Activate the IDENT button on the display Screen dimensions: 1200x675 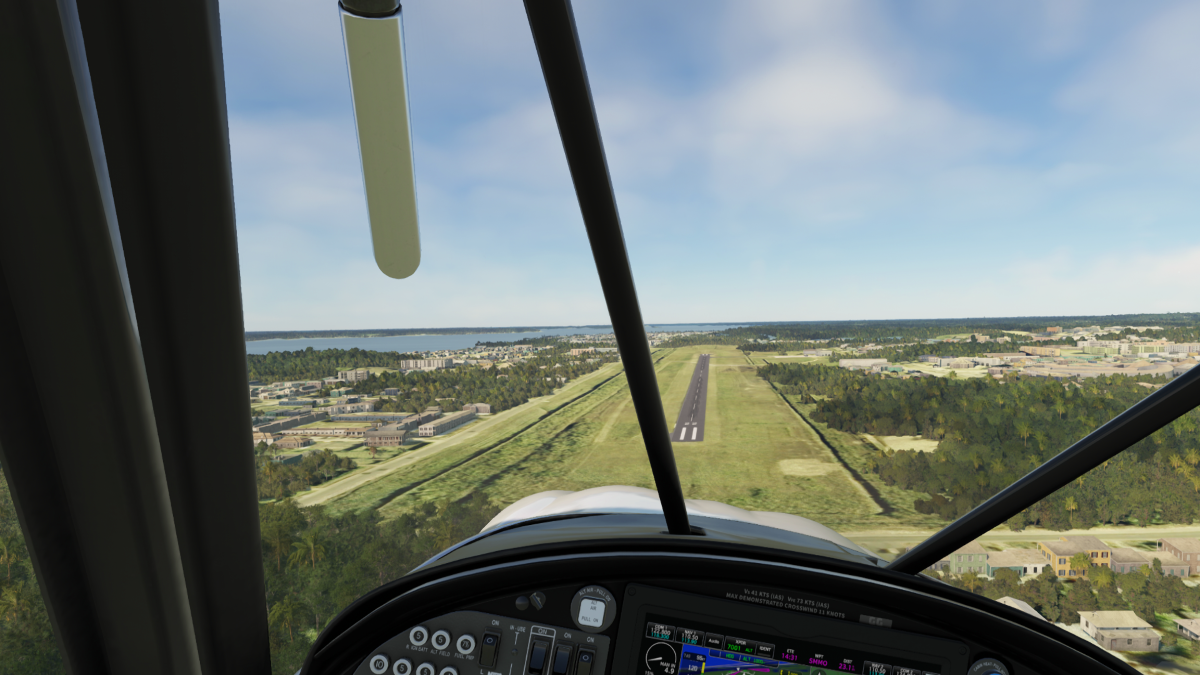click(x=763, y=651)
